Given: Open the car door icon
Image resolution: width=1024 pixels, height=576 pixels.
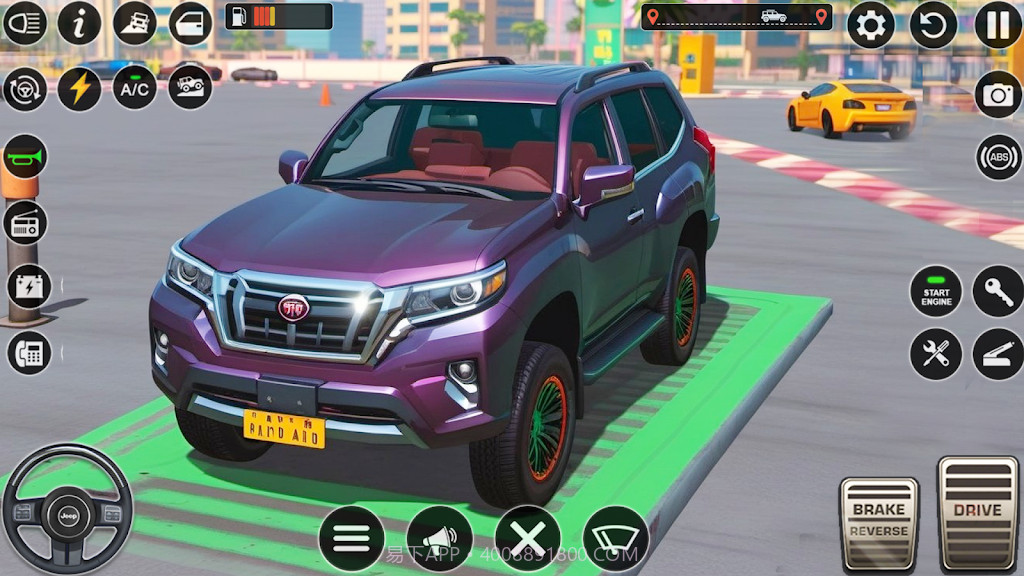Looking at the screenshot, I should [190, 23].
